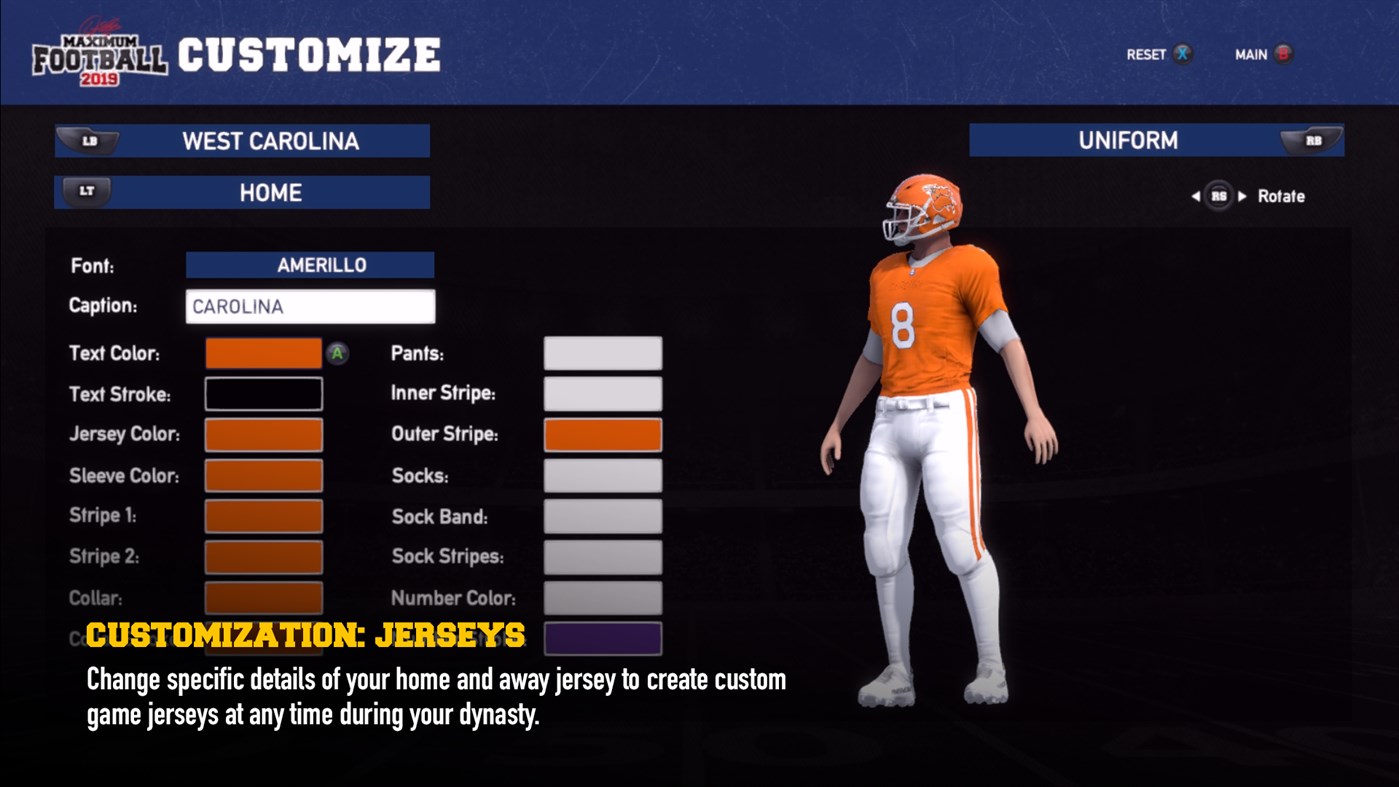Select the Sock Stripes color swatch
1399x787 pixels.
[602, 557]
